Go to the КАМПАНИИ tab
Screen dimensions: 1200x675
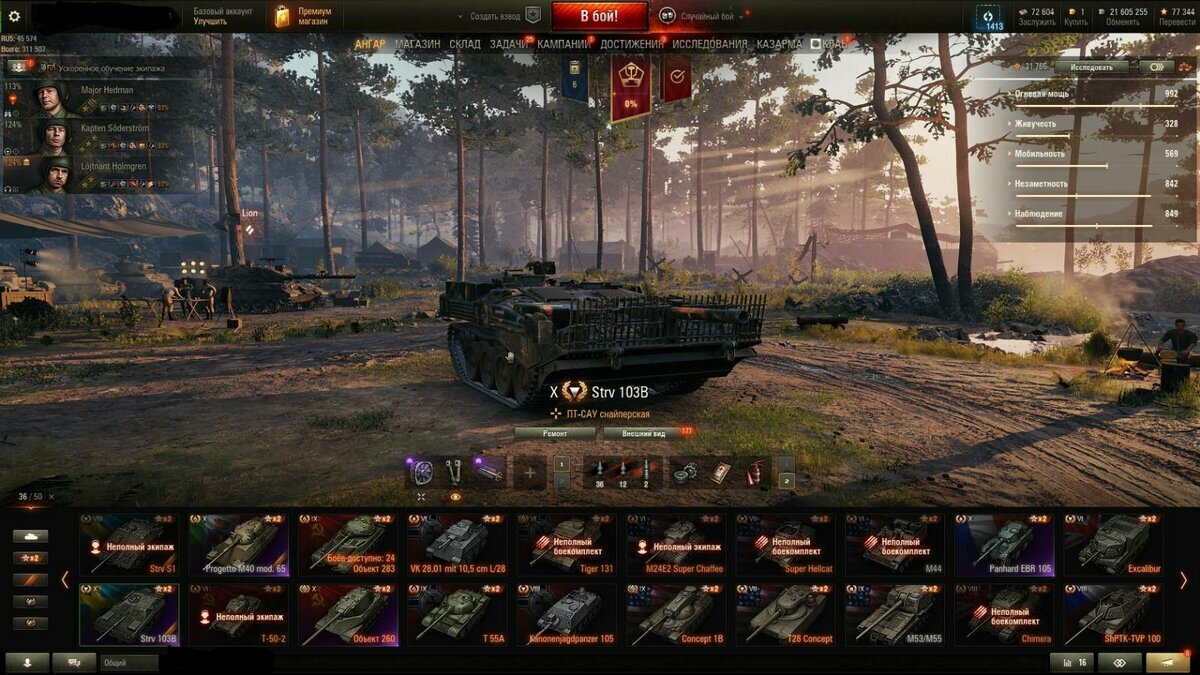pos(564,44)
